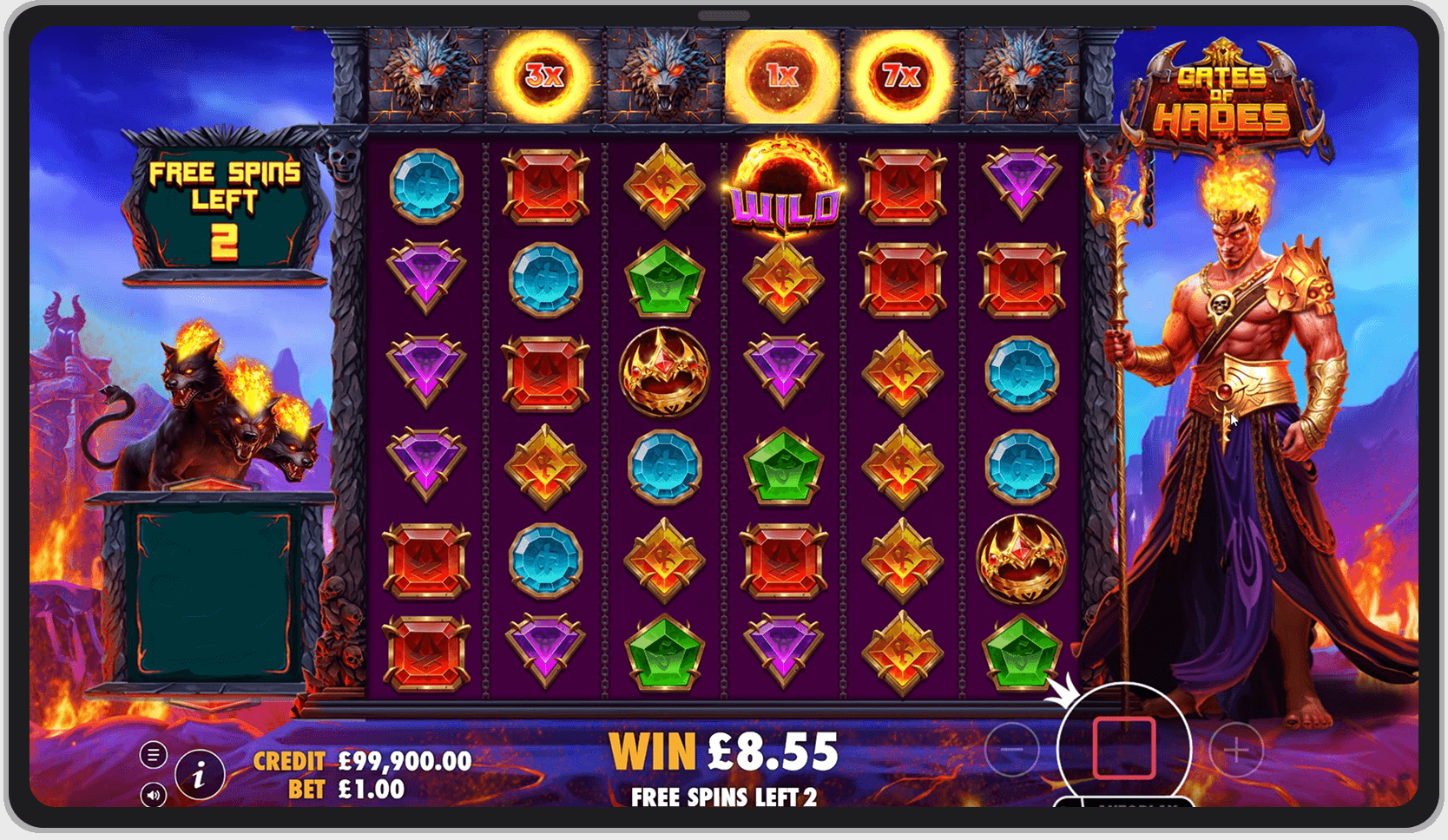Click the 1x flaming multiplier ring
The image size is (1448, 840).
[780, 76]
